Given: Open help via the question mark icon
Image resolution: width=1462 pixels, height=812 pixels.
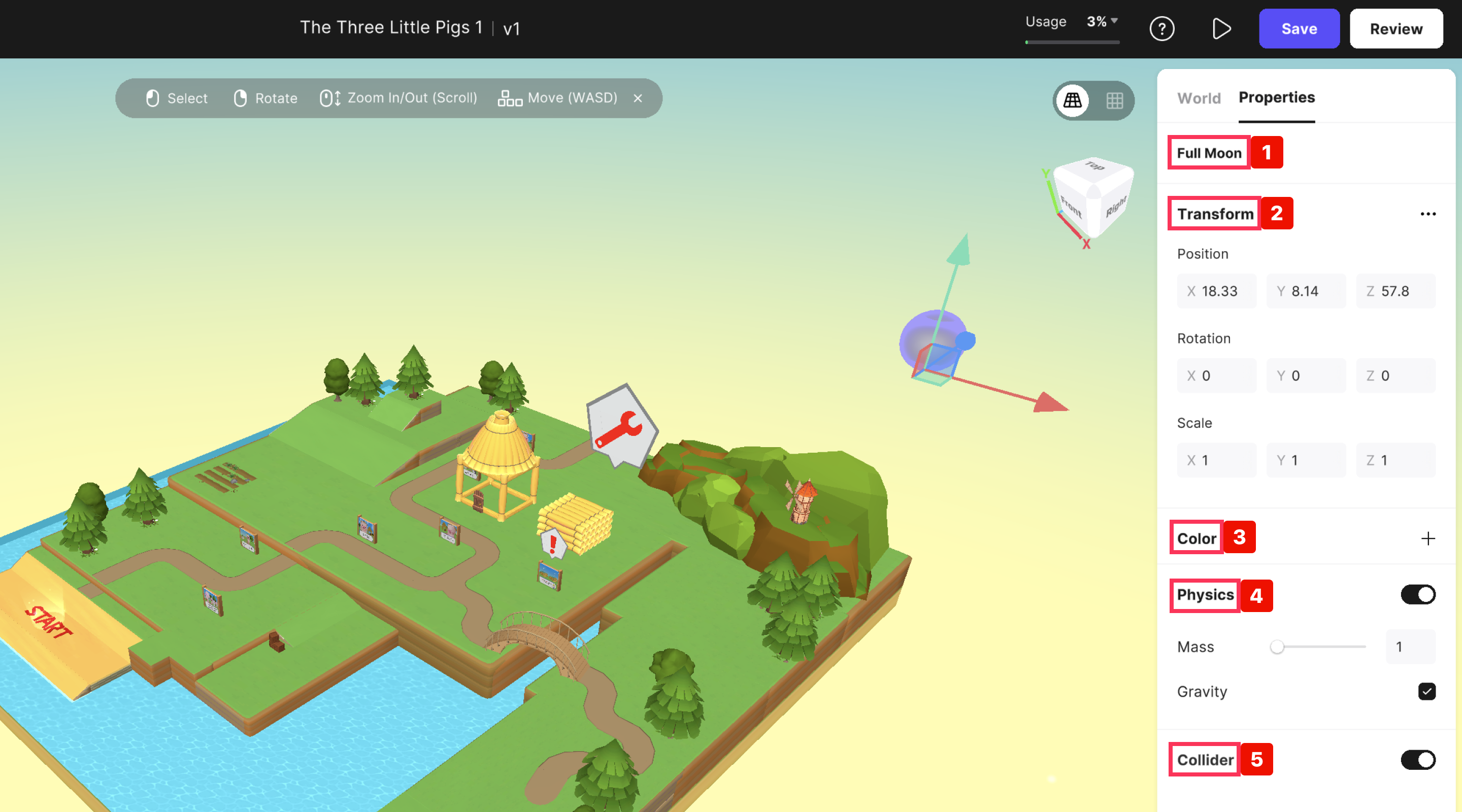Looking at the screenshot, I should [1161, 29].
